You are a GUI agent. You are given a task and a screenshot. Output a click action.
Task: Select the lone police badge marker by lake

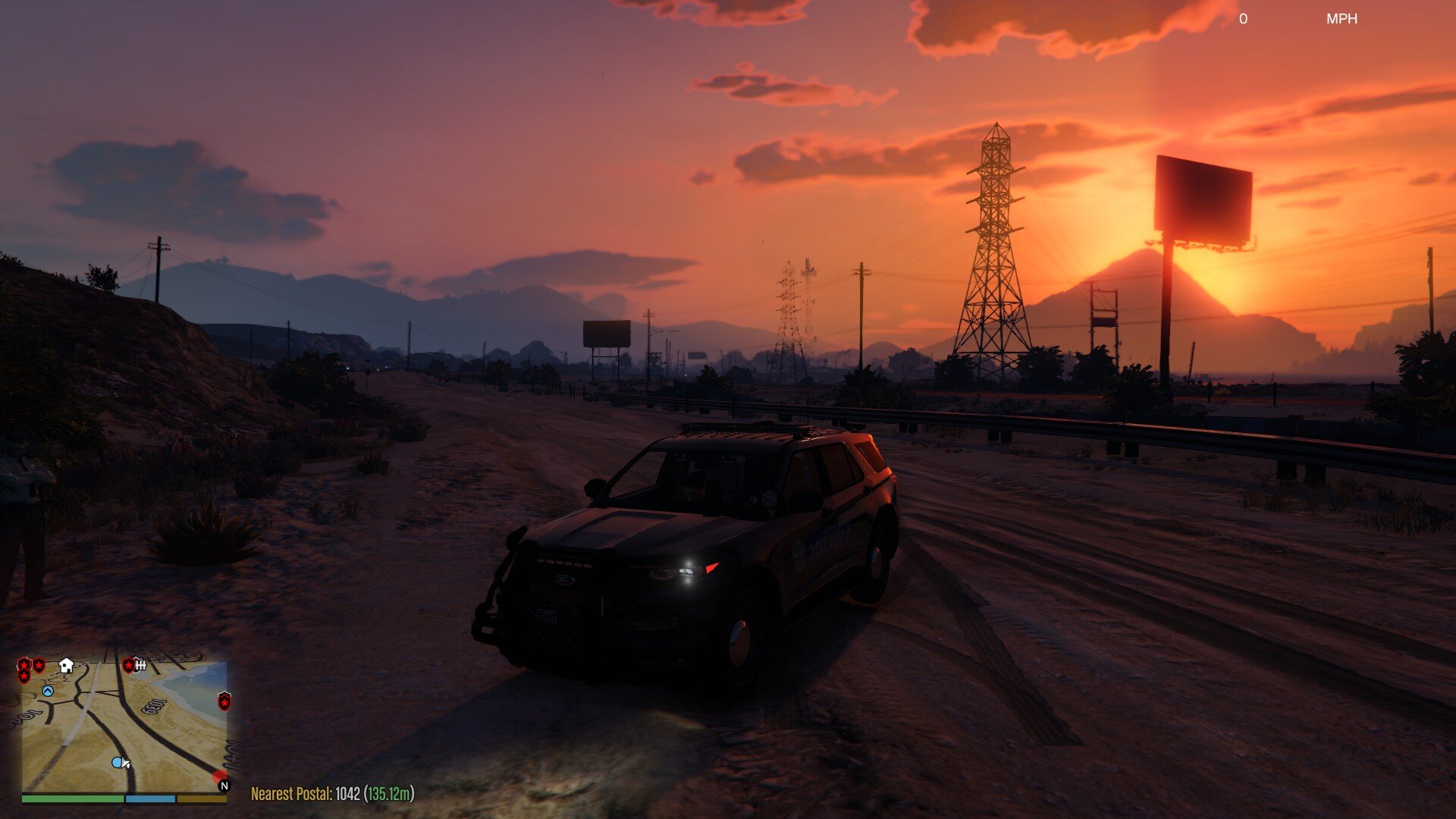224,701
